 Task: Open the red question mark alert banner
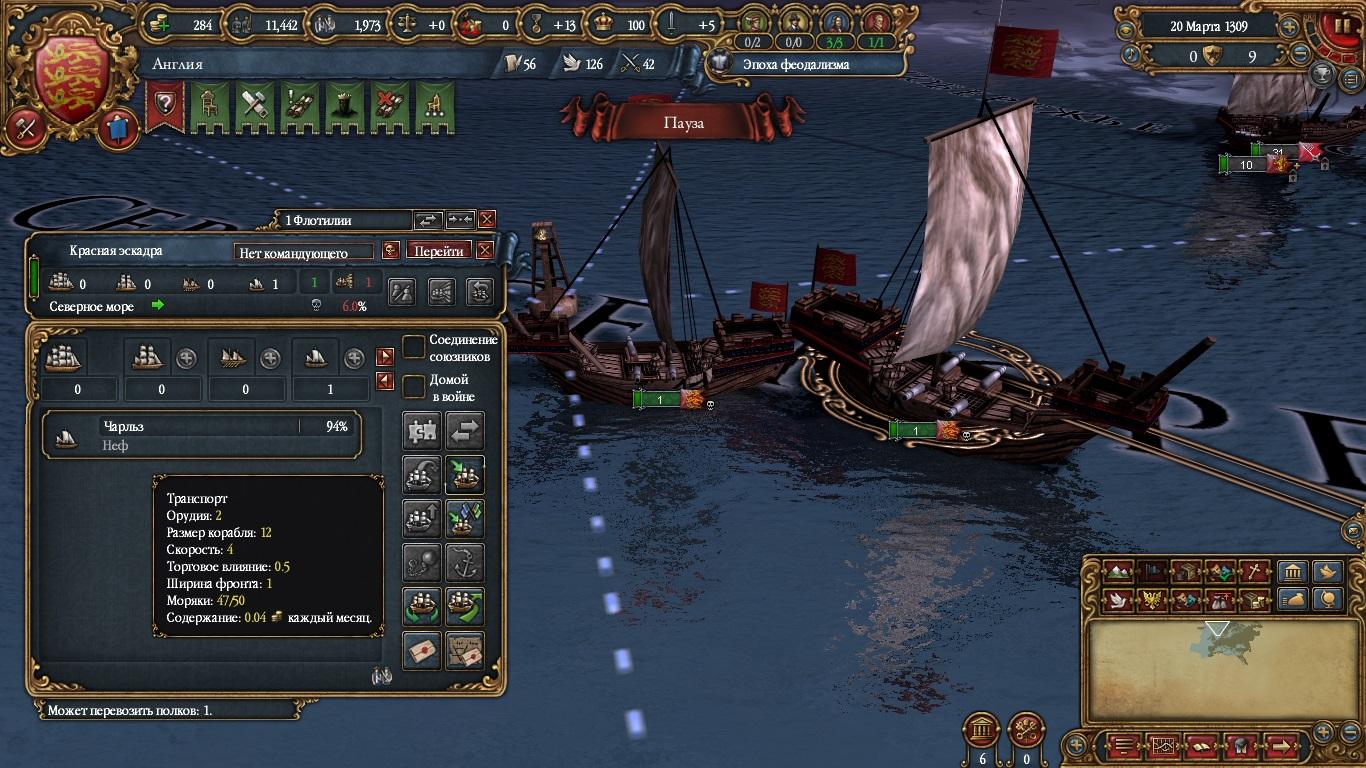[x=165, y=107]
